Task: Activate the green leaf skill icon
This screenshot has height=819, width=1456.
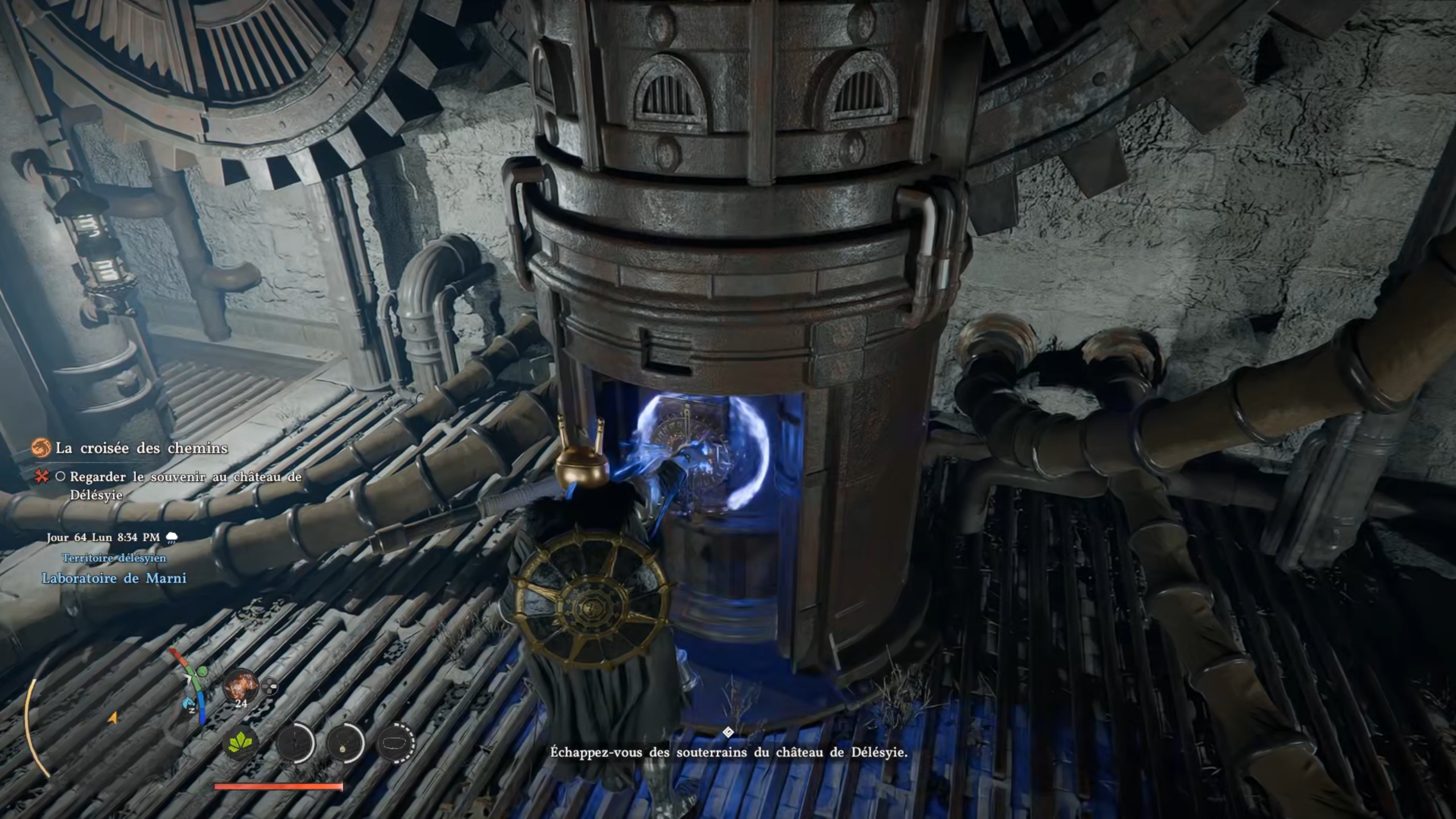Action: [241, 743]
